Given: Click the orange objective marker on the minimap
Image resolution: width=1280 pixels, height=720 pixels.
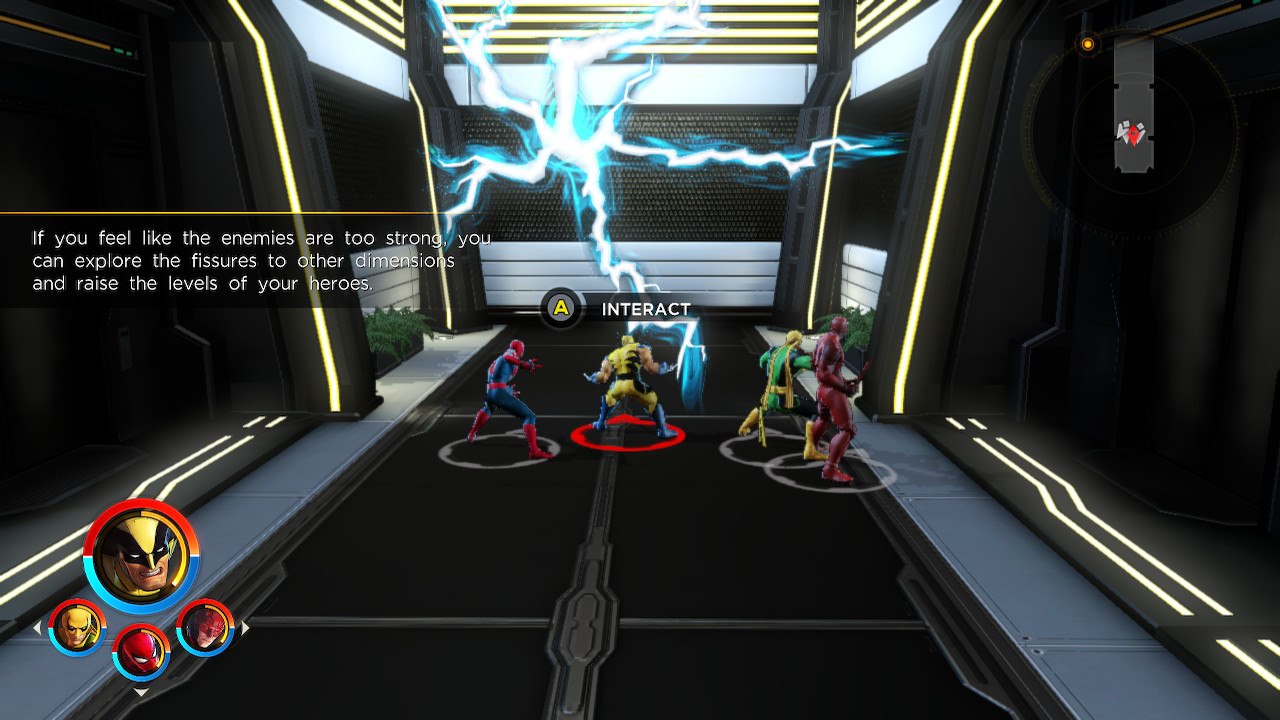Looking at the screenshot, I should tap(1086, 44).
